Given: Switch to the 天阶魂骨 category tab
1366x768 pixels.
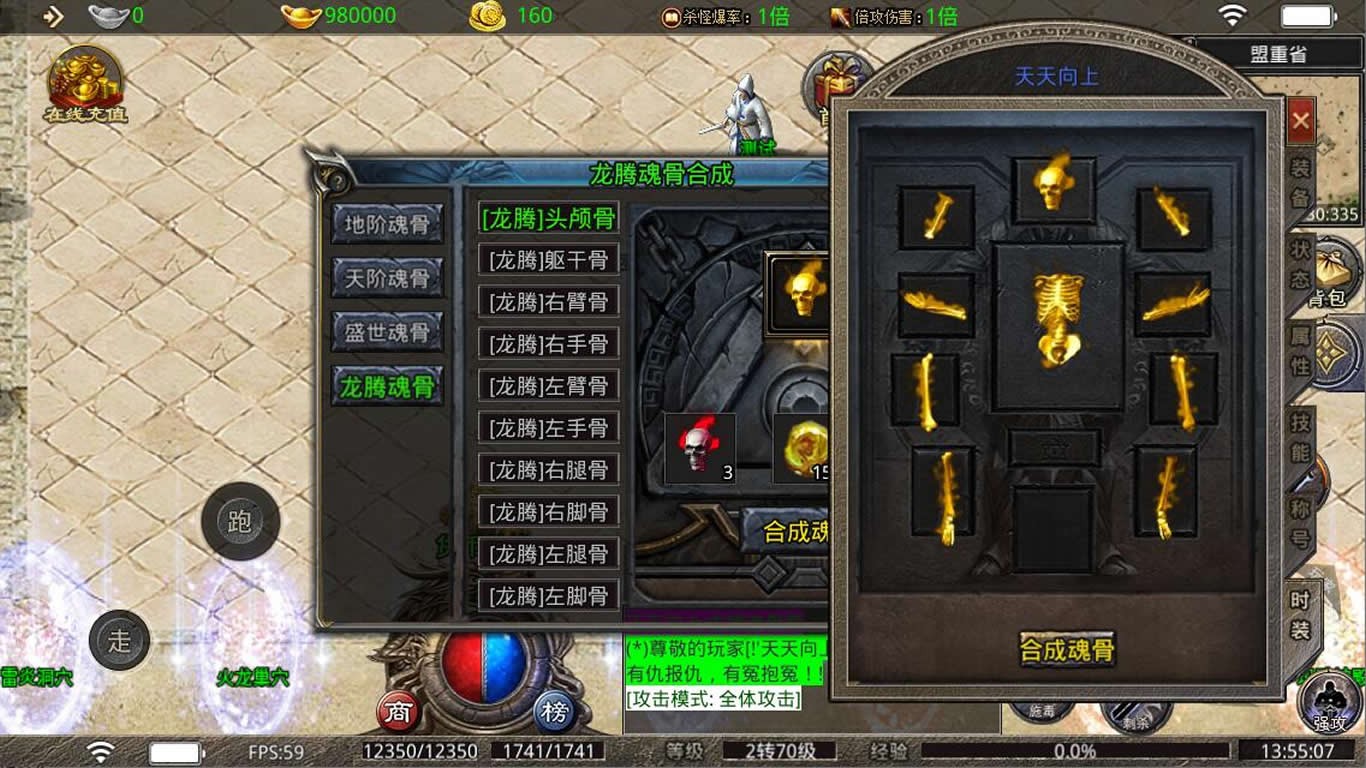Looking at the screenshot, I should click(x=389, y=279).
